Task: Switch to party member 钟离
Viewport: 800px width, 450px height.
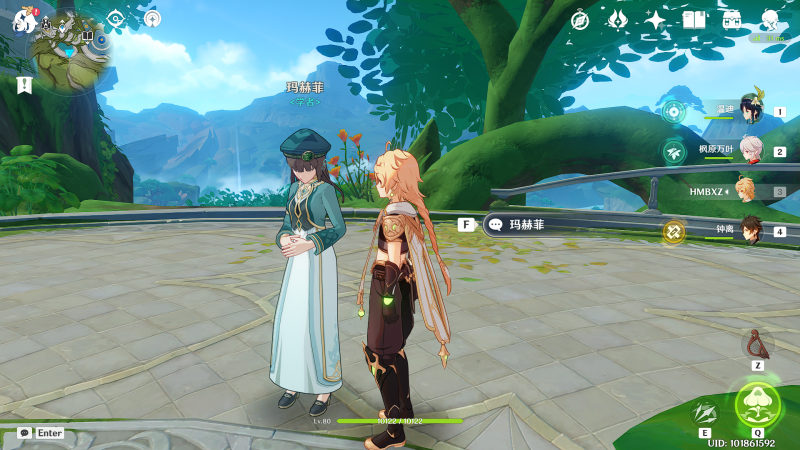Action: (x=750, y=231)
